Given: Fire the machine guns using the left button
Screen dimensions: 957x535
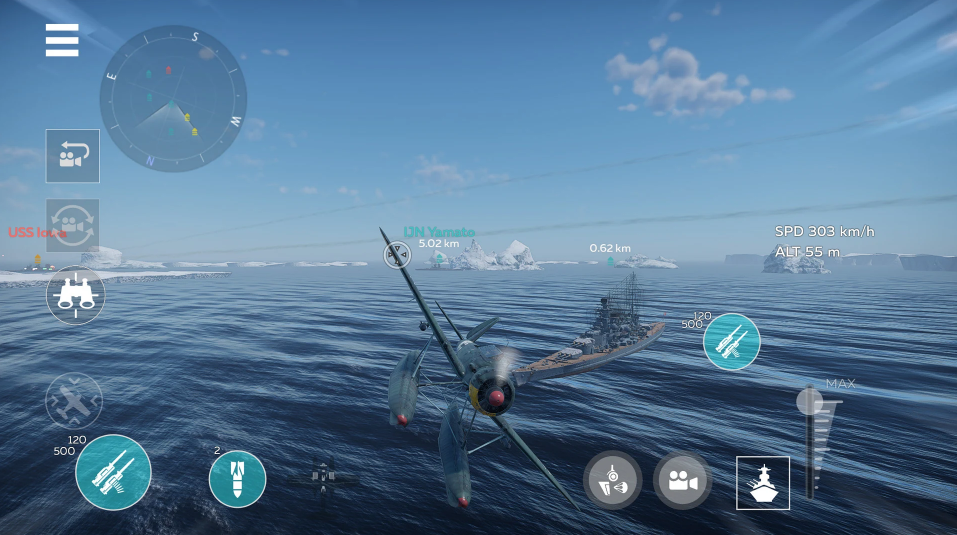Looking at the screenshot, I should (113, 473).
